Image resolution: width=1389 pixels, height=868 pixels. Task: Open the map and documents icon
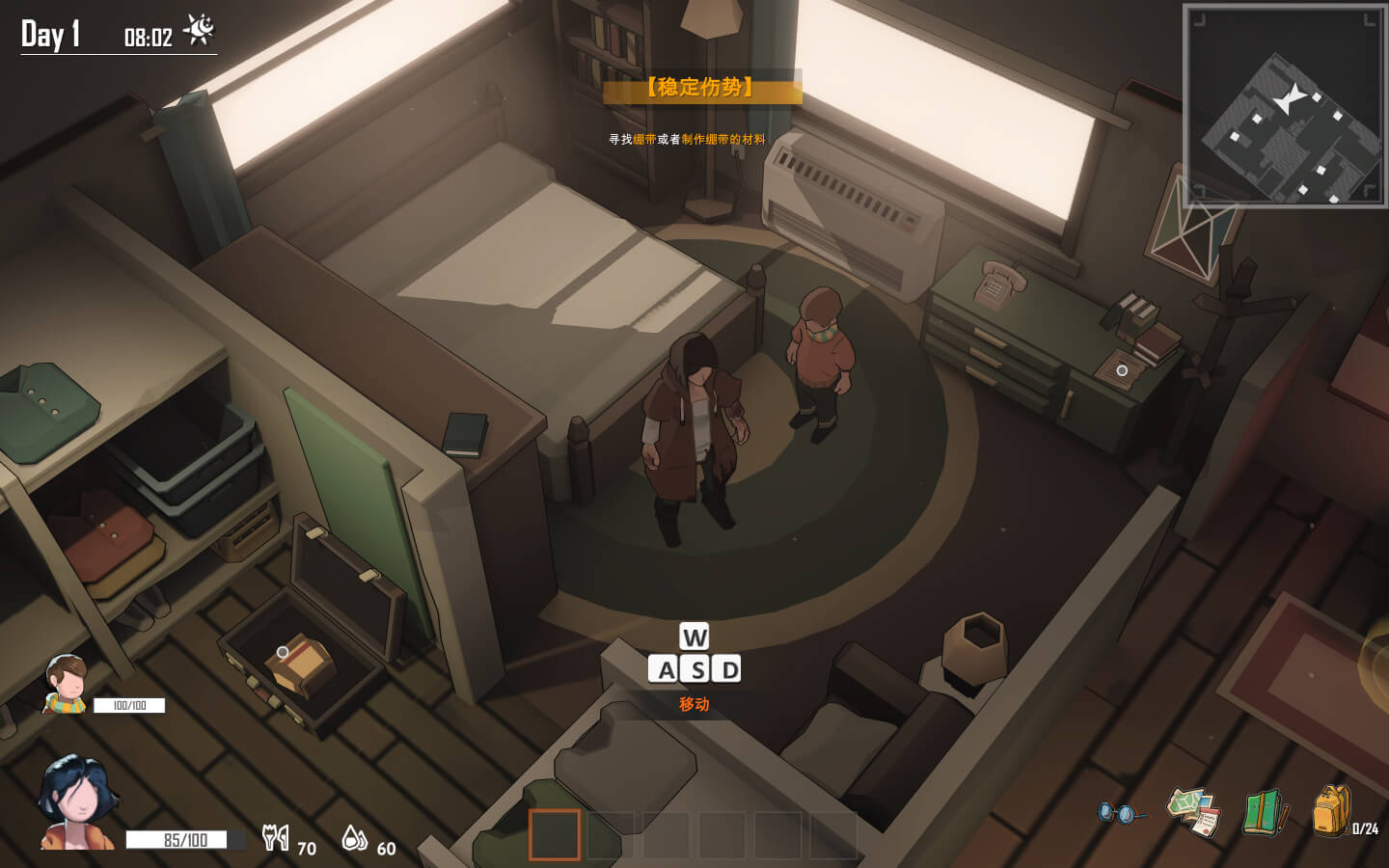click(1194, 812)
